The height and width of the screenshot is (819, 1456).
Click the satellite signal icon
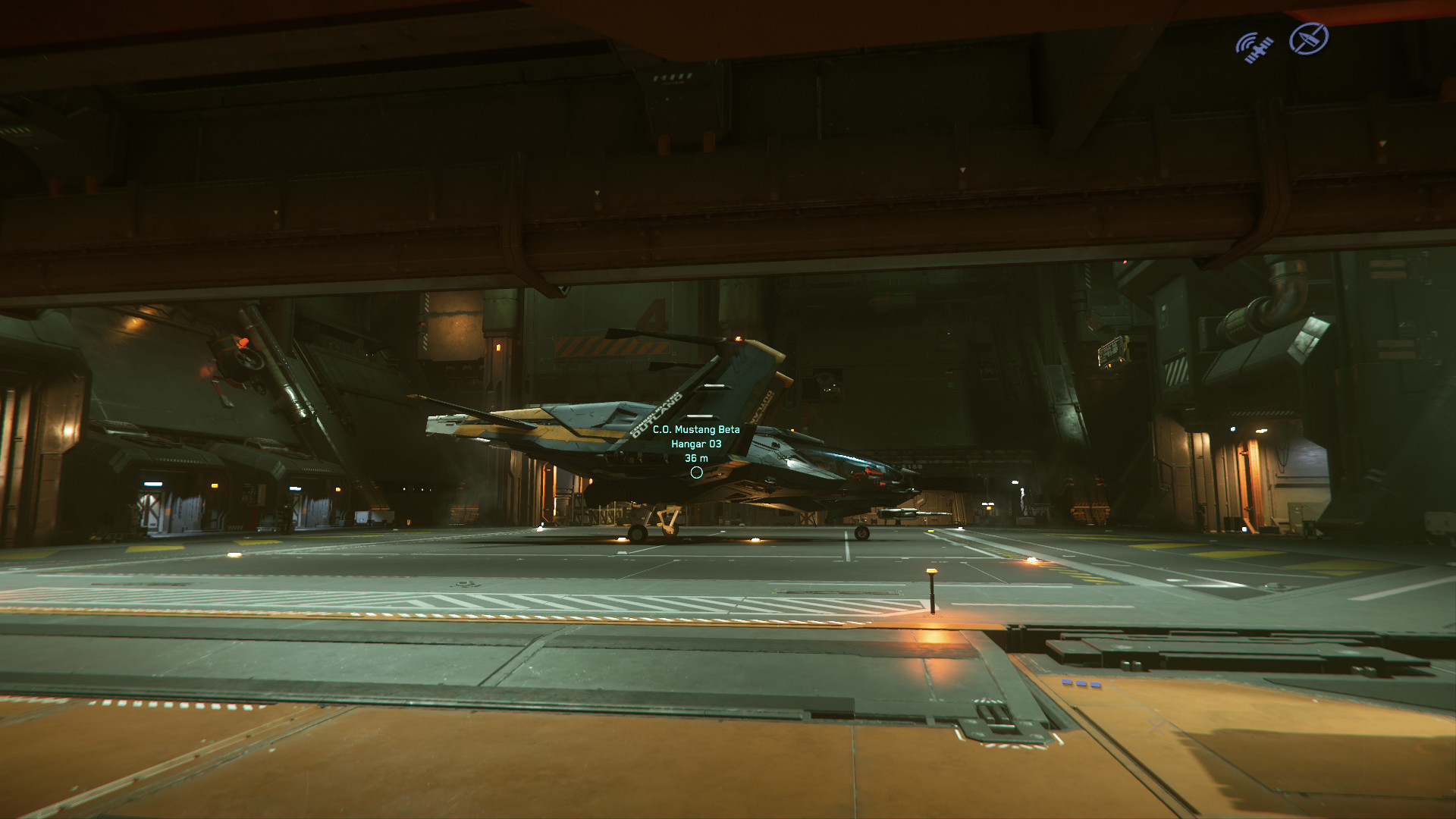tap(1254, 47)
